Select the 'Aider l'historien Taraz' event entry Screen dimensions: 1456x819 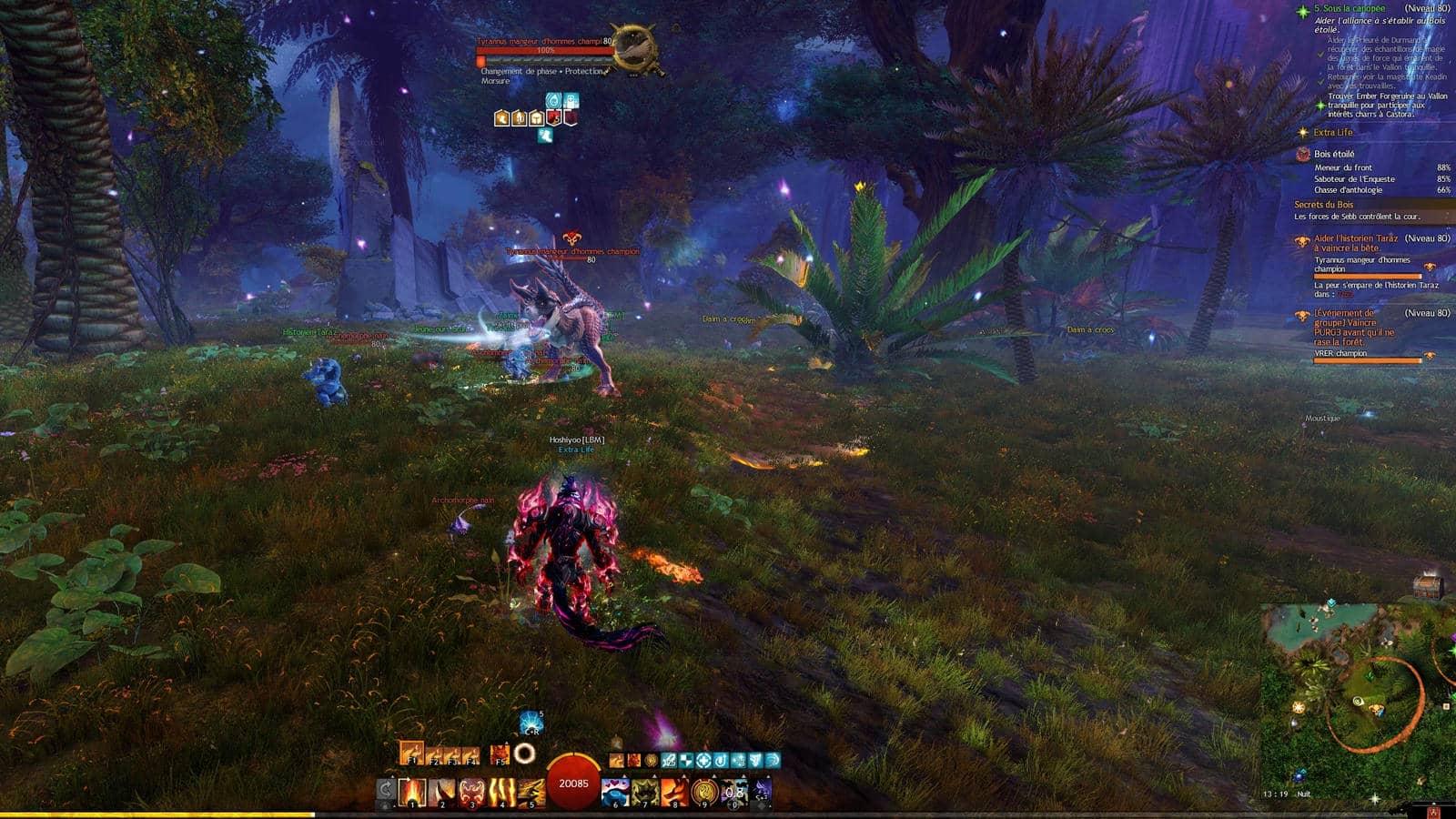pyautogui.click(x=1355, y=243)
